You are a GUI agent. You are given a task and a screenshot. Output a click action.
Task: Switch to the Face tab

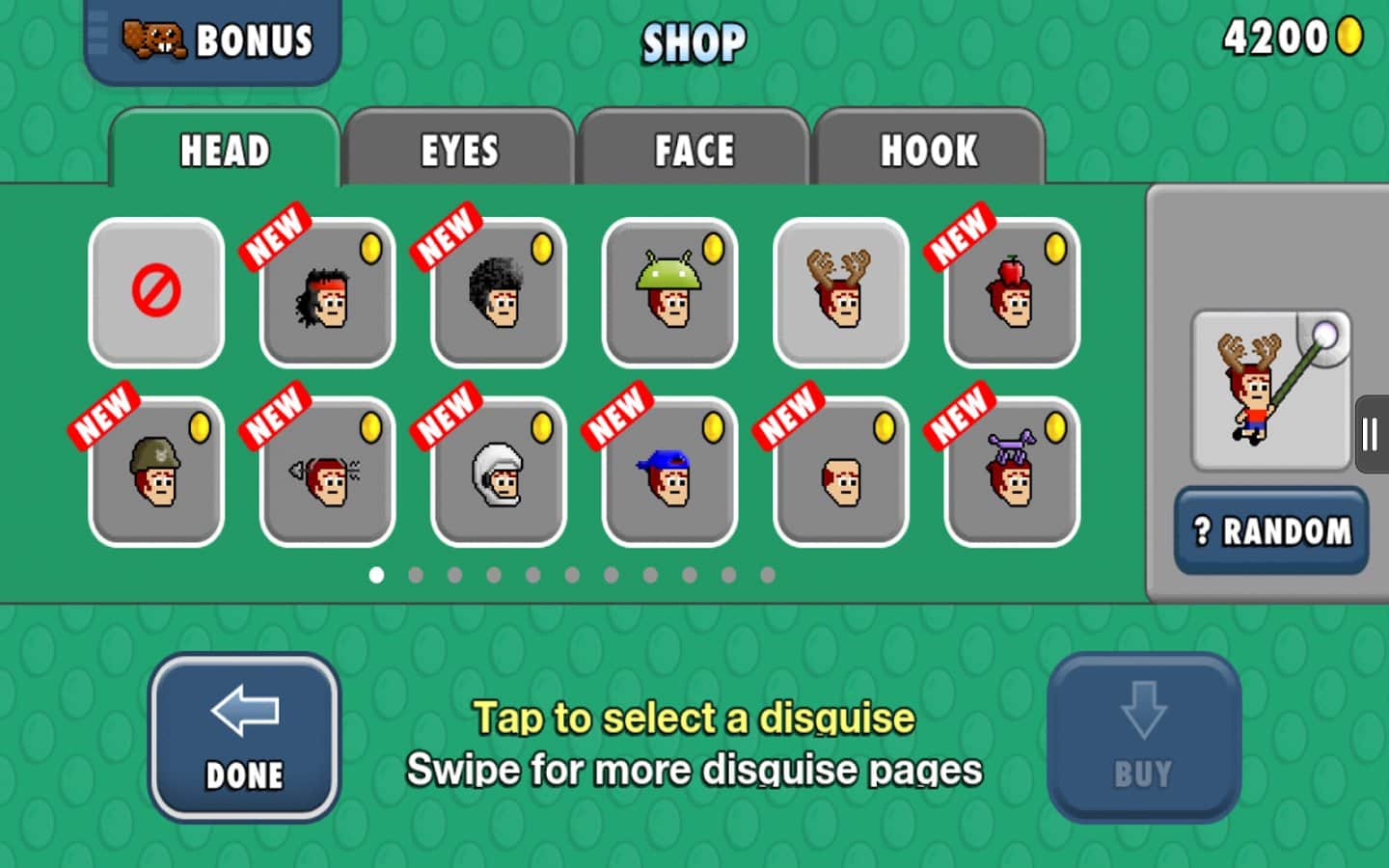(694, 149)
